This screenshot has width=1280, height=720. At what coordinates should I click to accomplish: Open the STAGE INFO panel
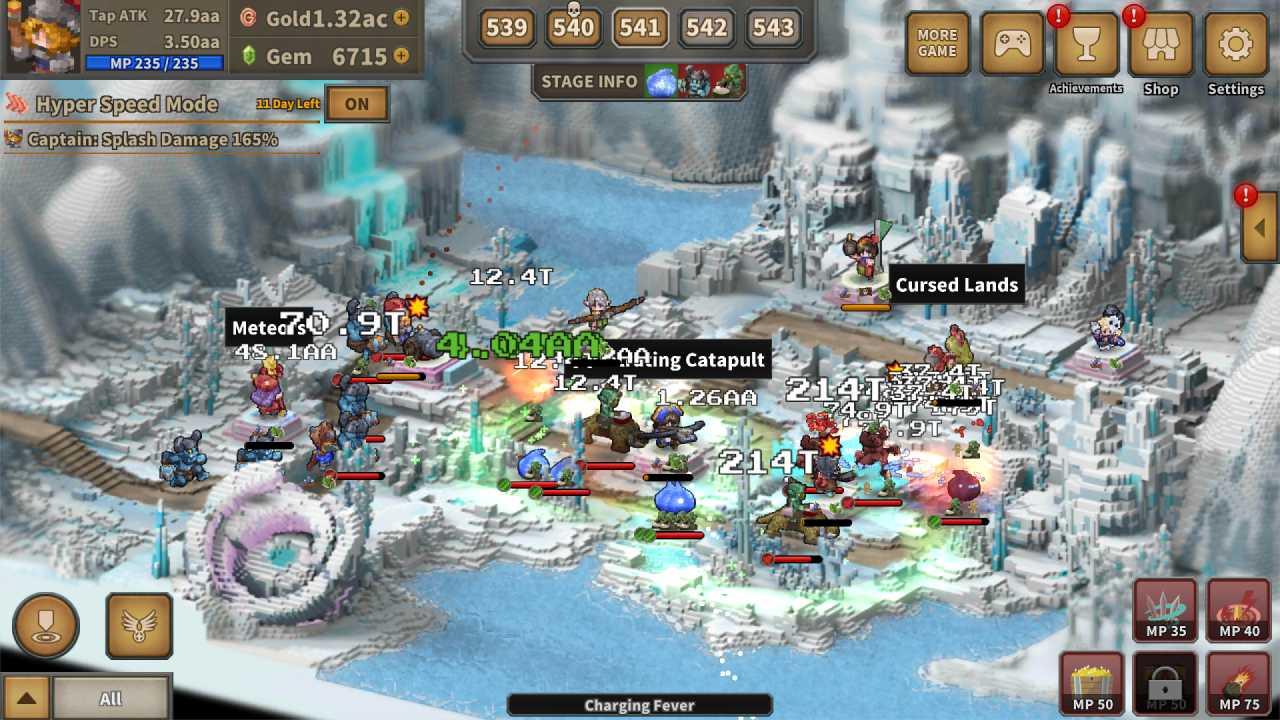coord(589,82)
